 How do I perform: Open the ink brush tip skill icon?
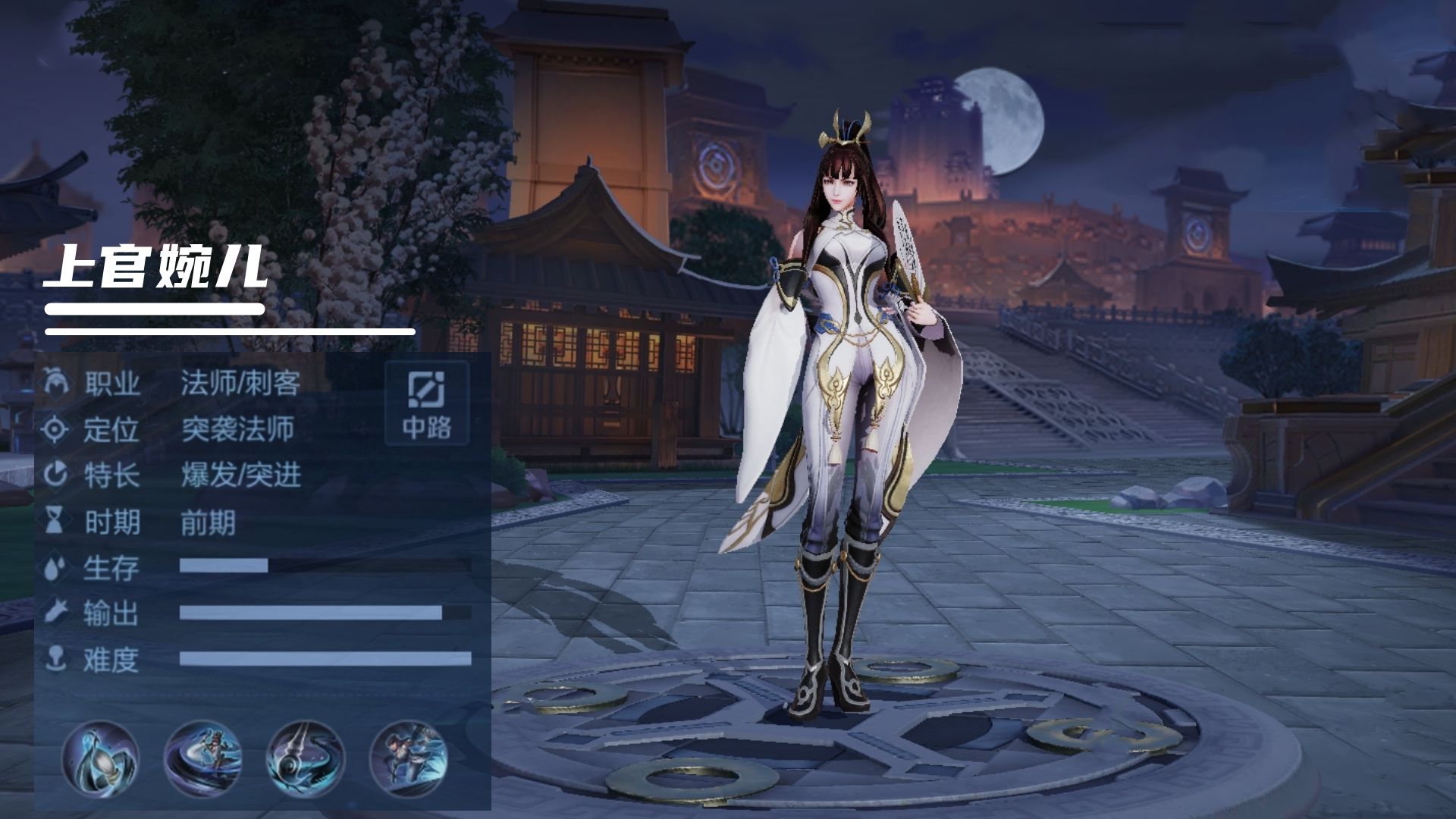100,758
